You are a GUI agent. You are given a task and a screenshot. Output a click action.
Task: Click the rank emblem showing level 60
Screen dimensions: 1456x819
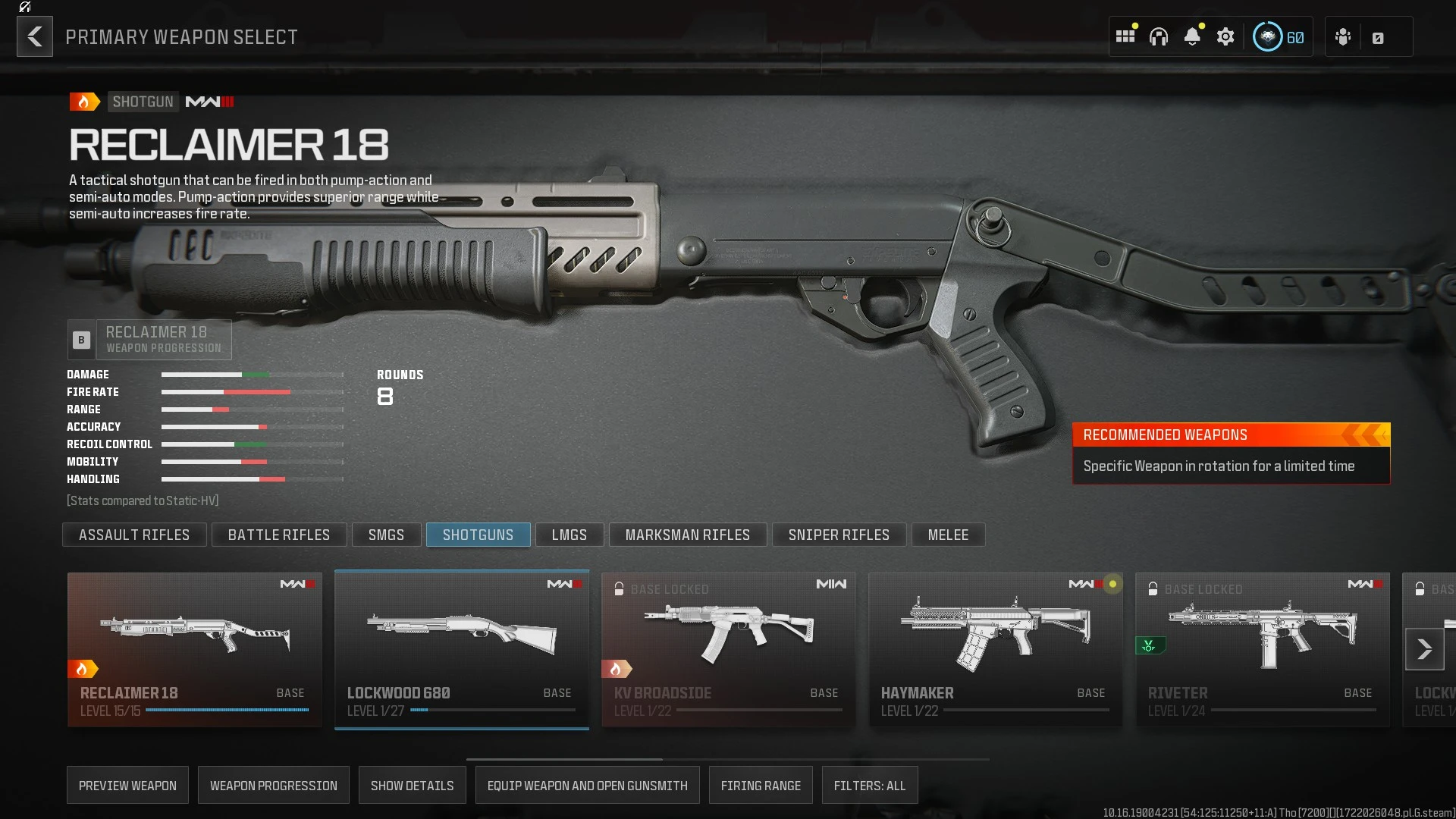pos(1267,36)
